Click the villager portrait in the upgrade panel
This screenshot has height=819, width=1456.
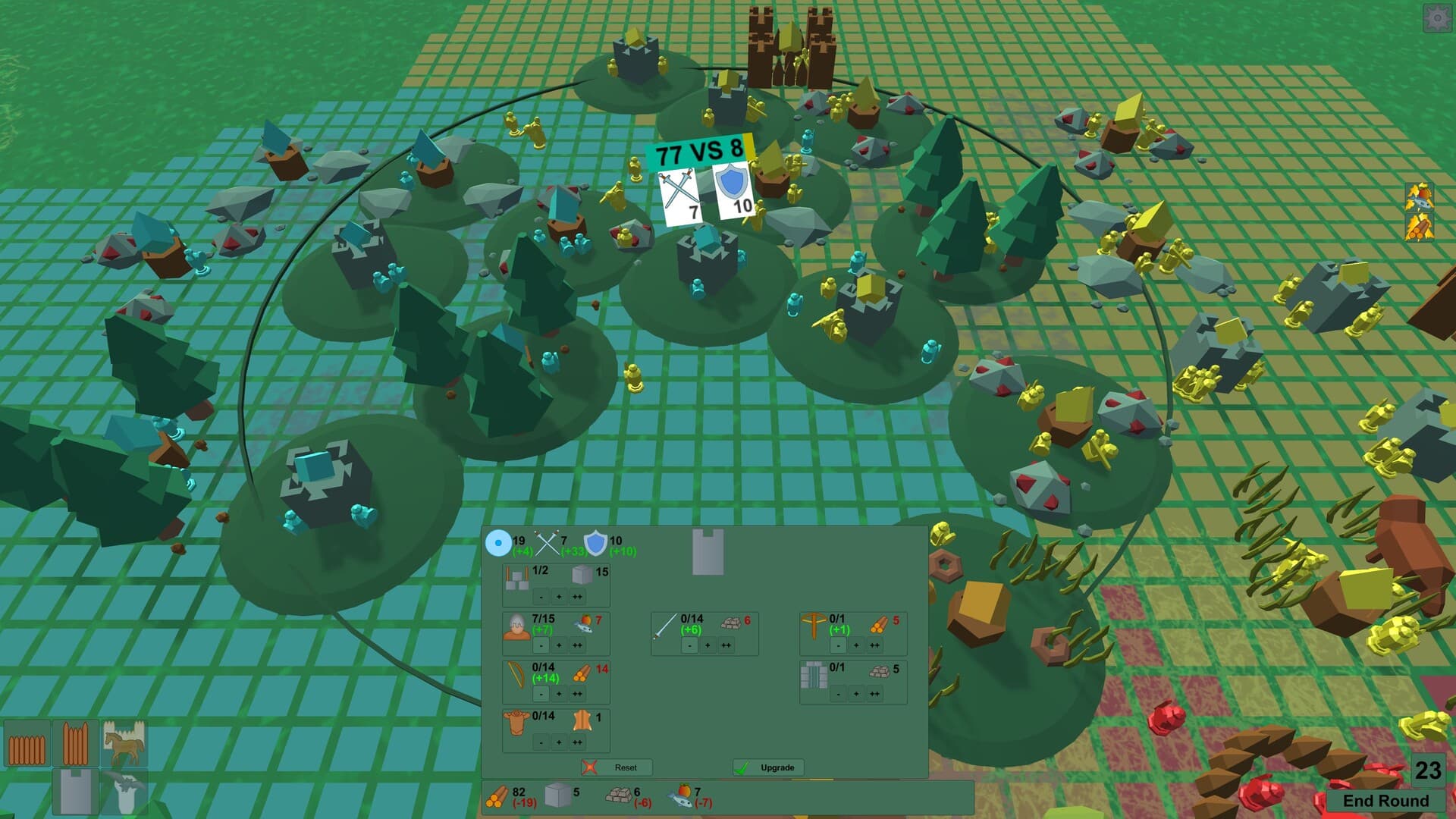(x=517, y=626)
